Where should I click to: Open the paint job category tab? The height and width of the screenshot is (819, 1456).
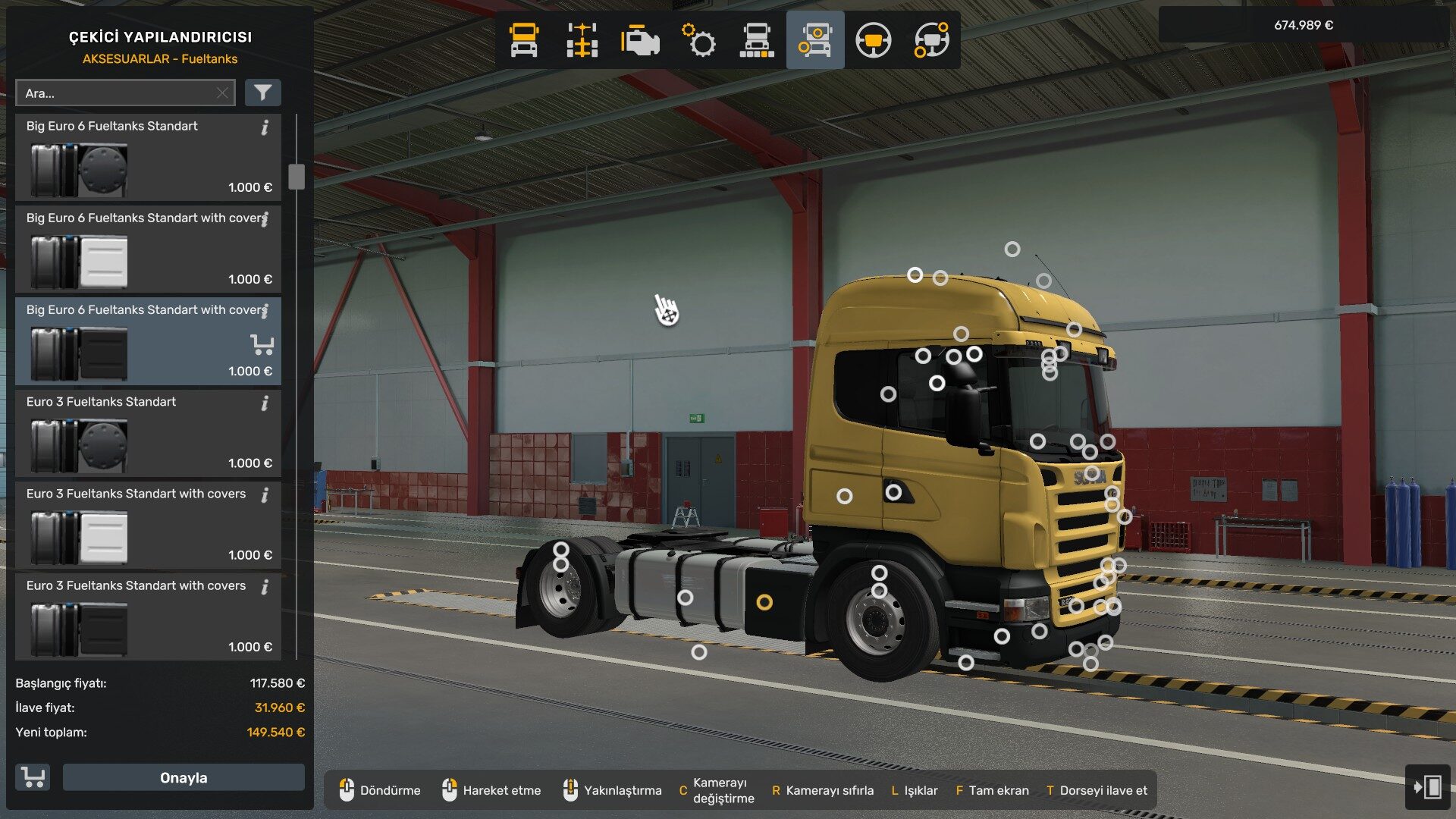point(757,40)
